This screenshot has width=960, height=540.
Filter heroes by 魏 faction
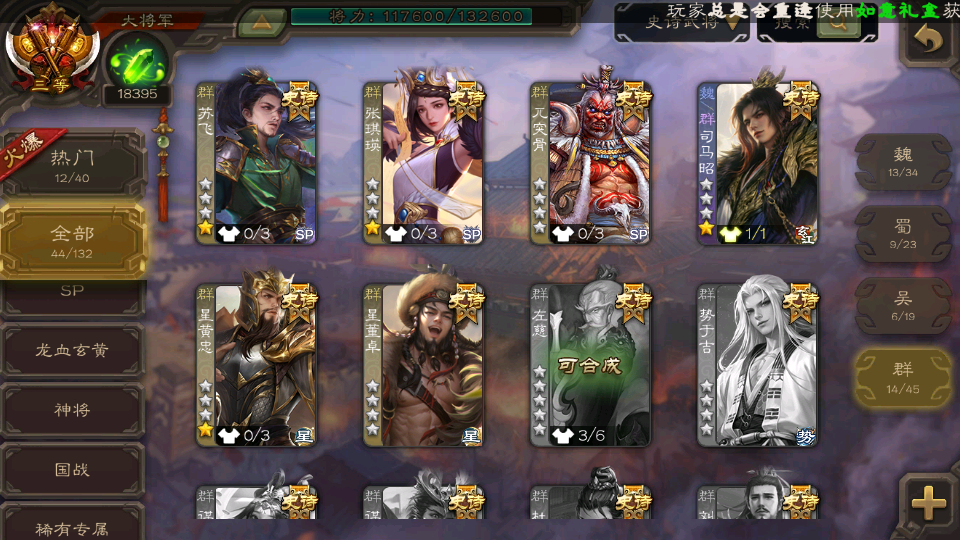point(902,161)
